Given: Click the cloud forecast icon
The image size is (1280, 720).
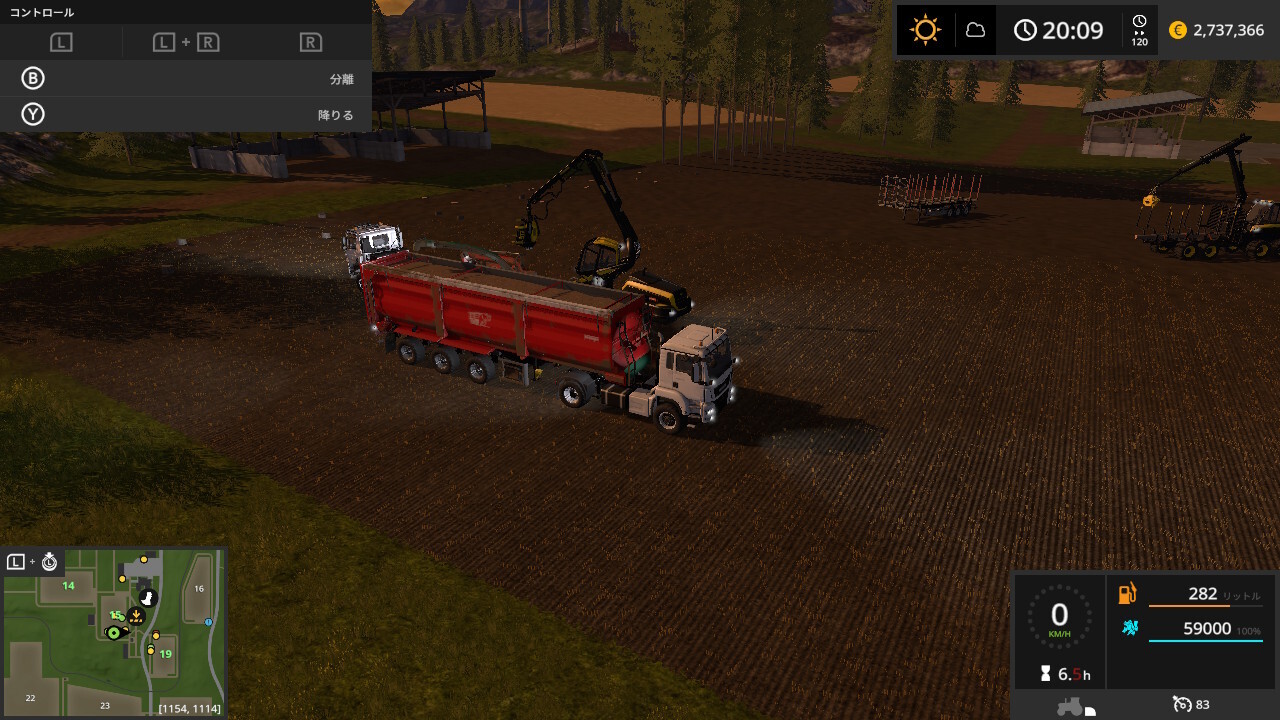Looking at the screenshot, I should tap(975, 30).
